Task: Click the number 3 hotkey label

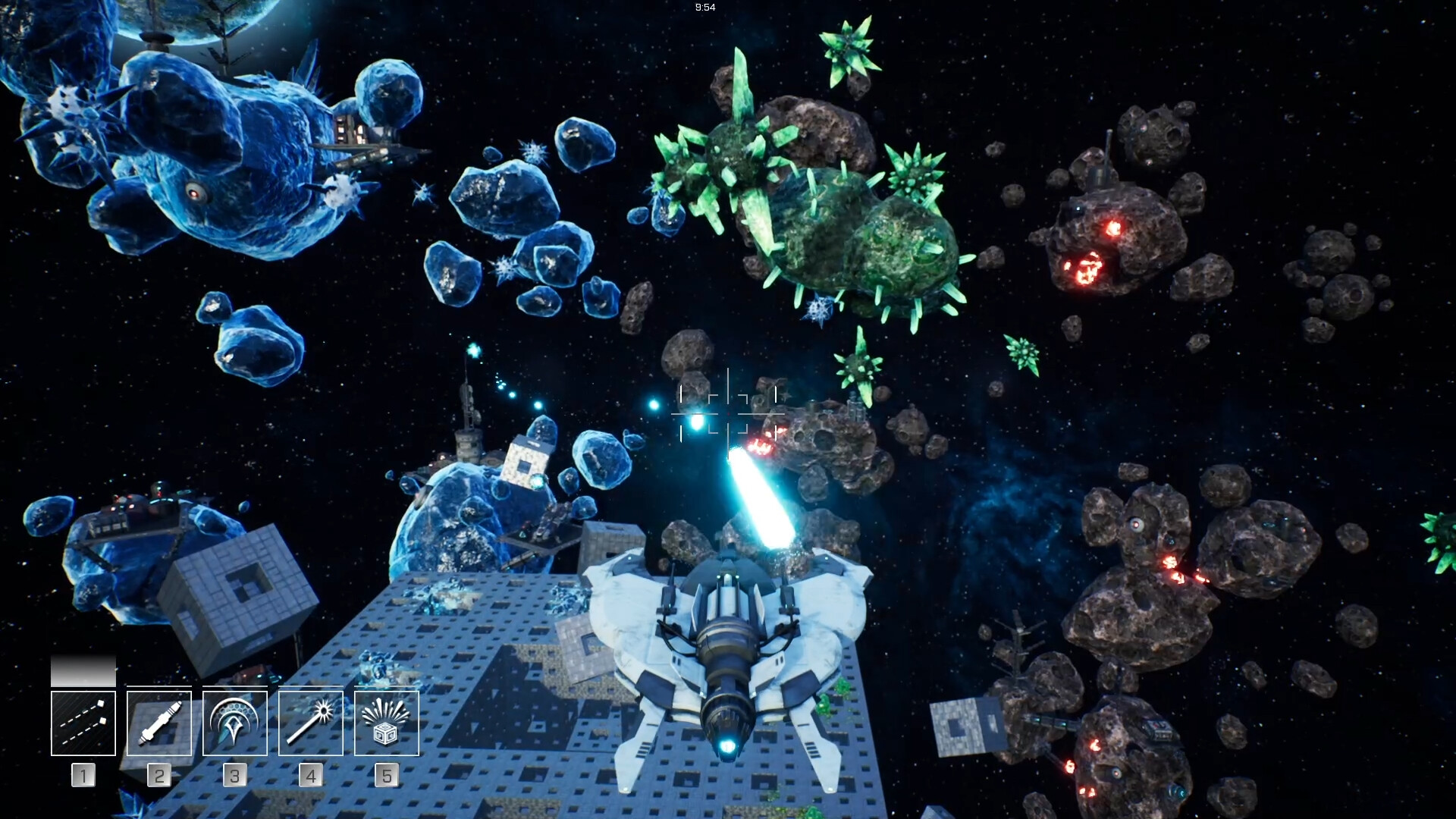Action: point(234,775)
